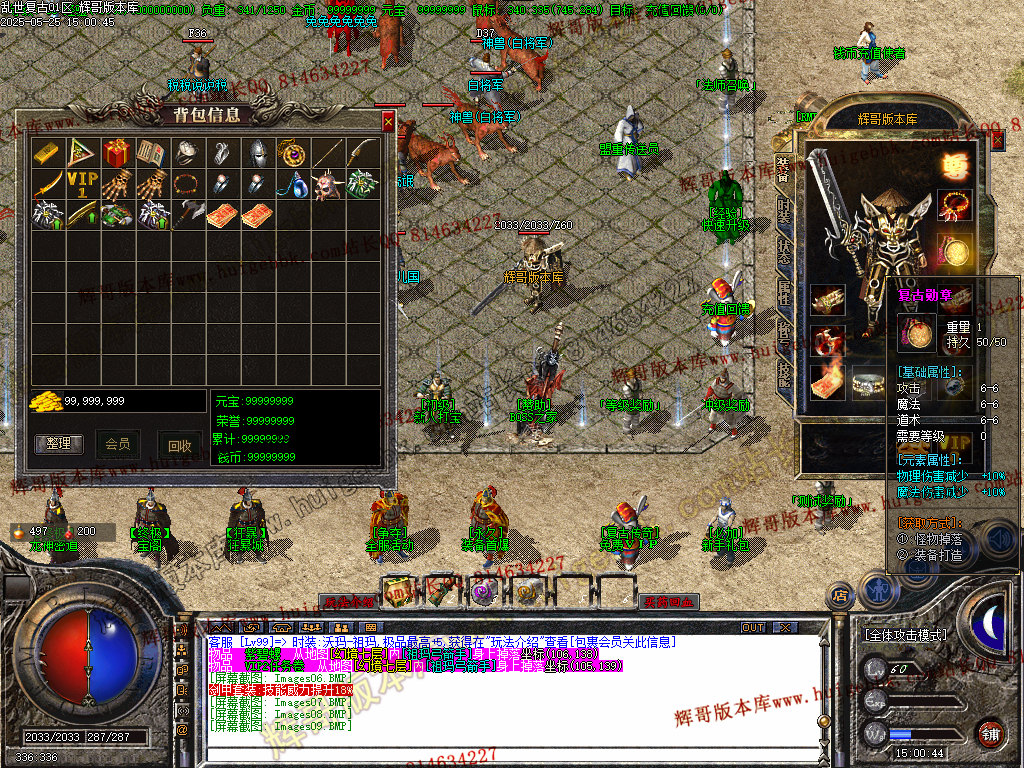The width and height of the screenshot is (1024, 768).
Task: Select the open book item
Action: [151, 153]
